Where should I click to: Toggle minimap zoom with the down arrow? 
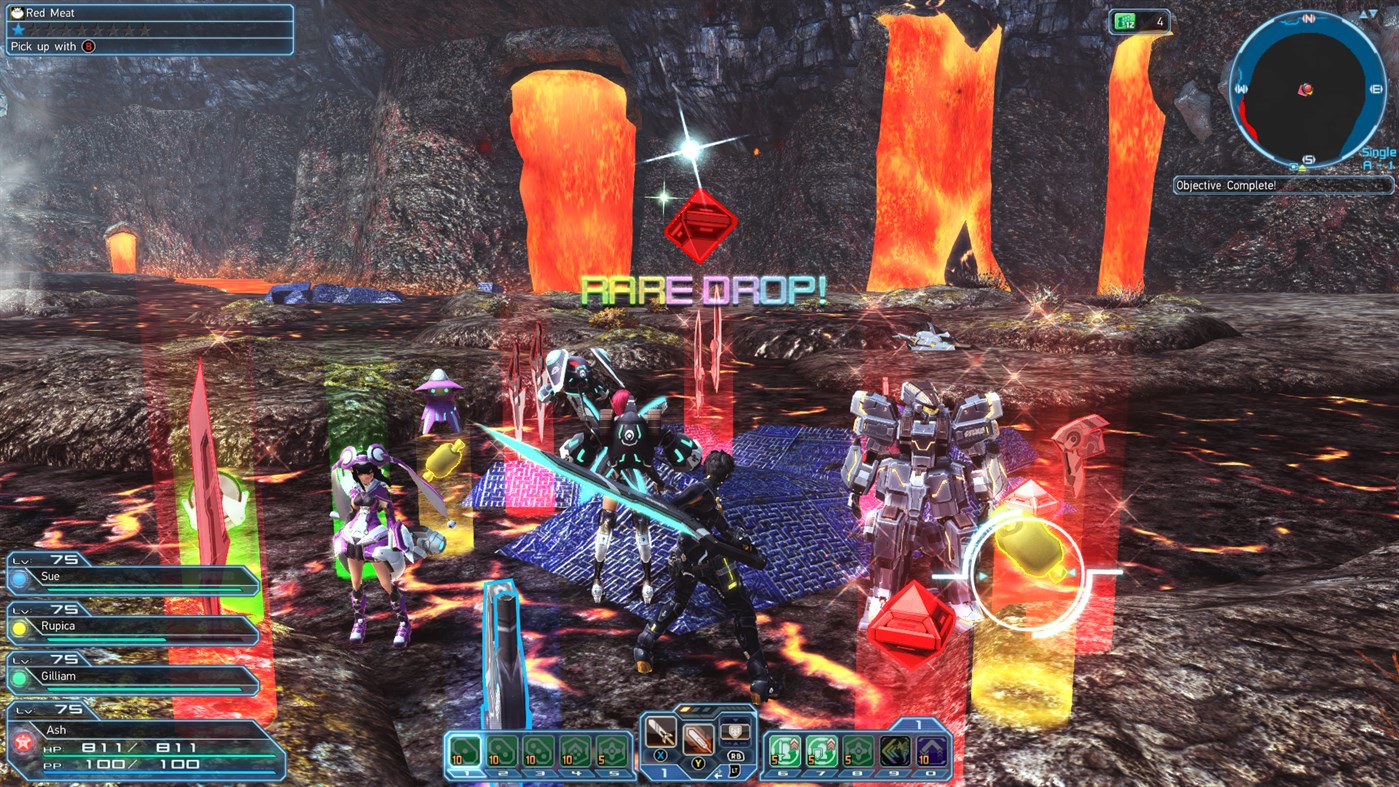(x=1373, y=14)
